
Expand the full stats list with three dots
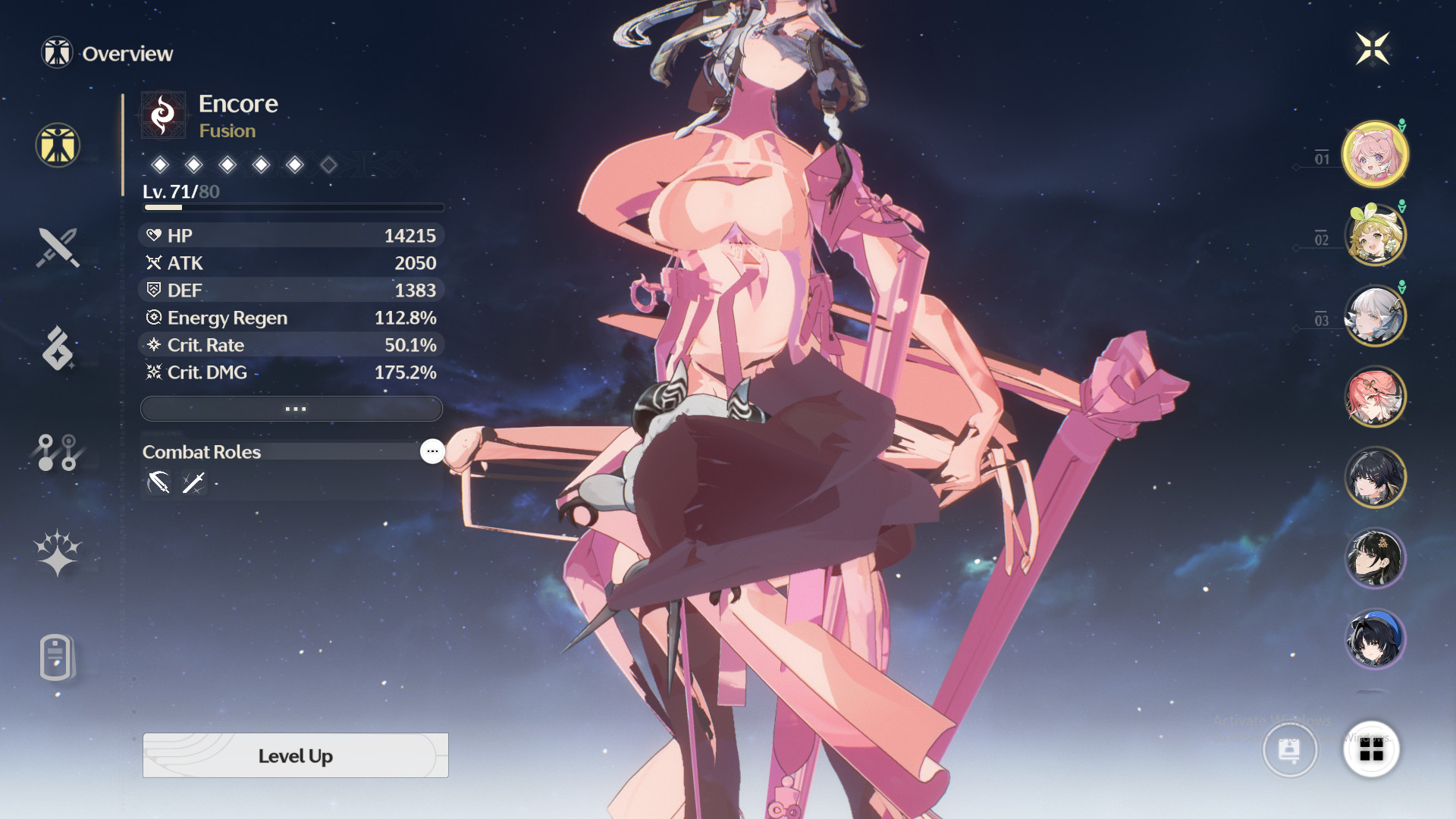point(292,409)
